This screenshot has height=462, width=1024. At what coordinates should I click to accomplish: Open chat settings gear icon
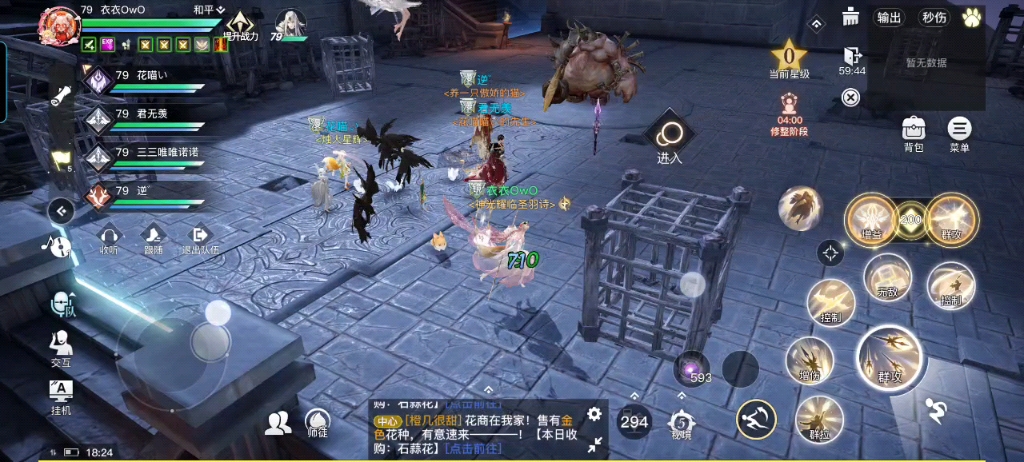point(594,413)
